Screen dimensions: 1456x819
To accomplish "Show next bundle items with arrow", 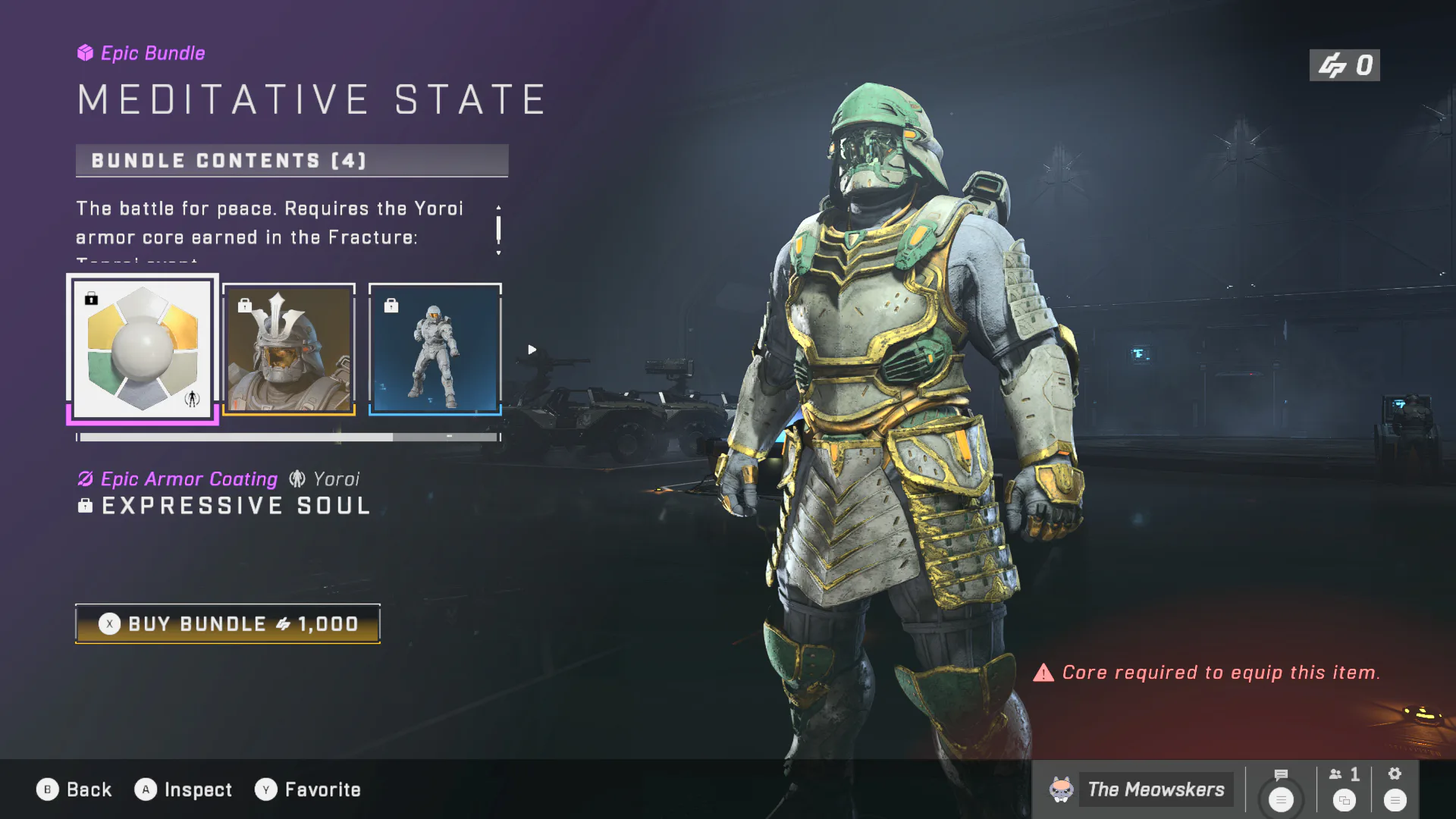I will [x=532, y=350].
